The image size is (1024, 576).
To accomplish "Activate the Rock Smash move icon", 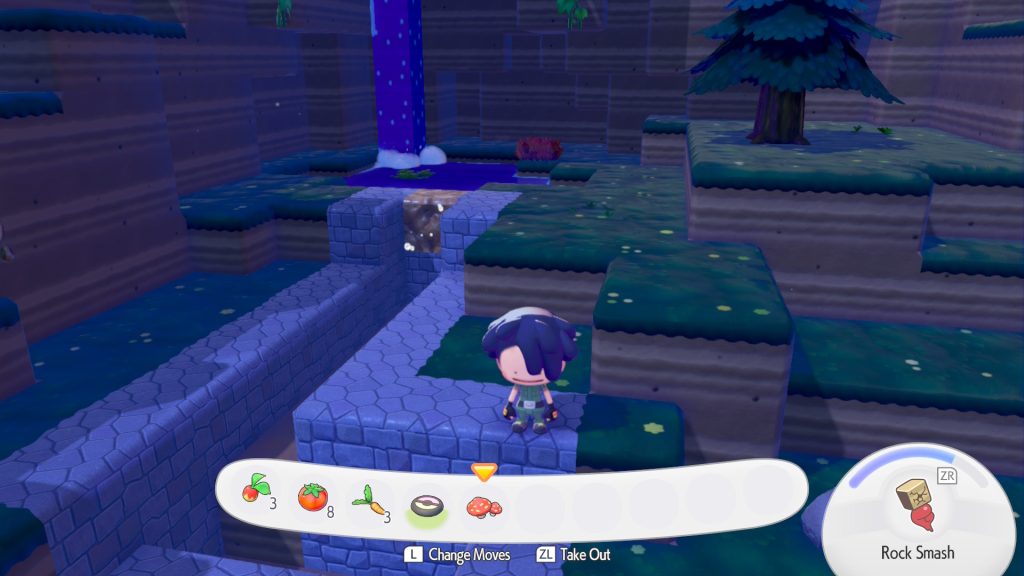I will click(916, 505).
